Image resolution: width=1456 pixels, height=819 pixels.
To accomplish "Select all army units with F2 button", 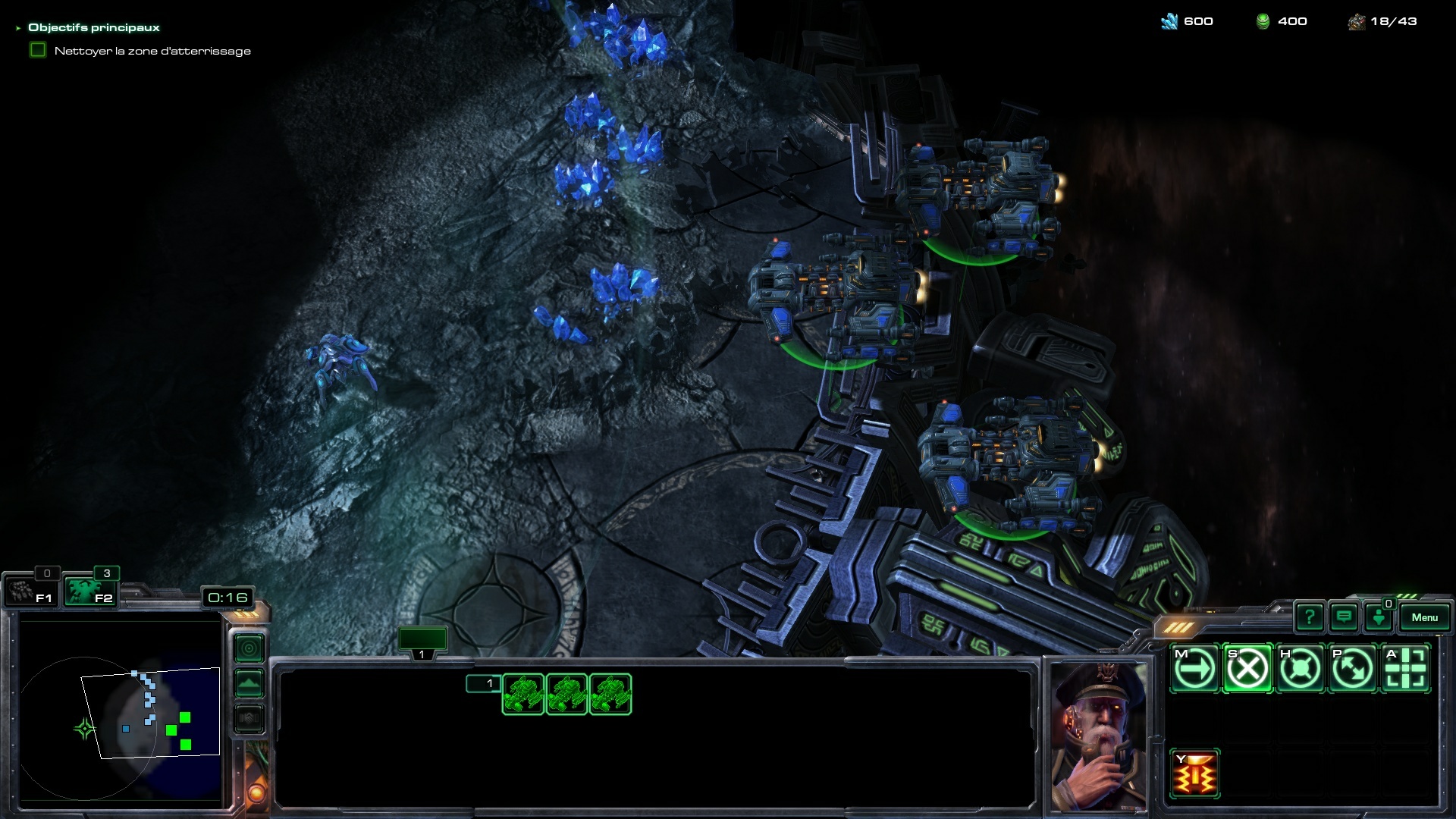I will [x=89, y=591].
